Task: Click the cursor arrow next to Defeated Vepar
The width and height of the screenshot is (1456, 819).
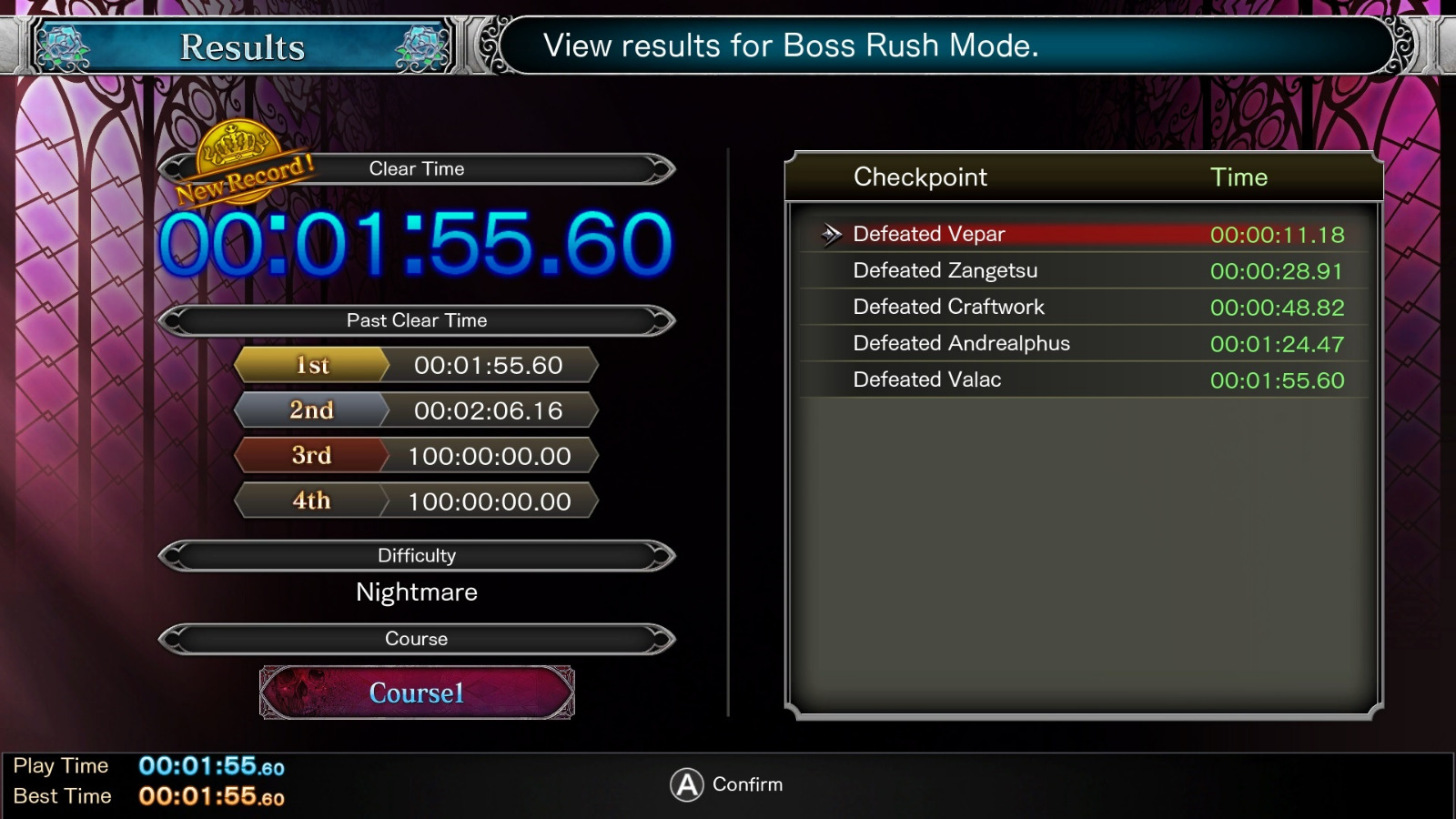Action: (831, 234)
